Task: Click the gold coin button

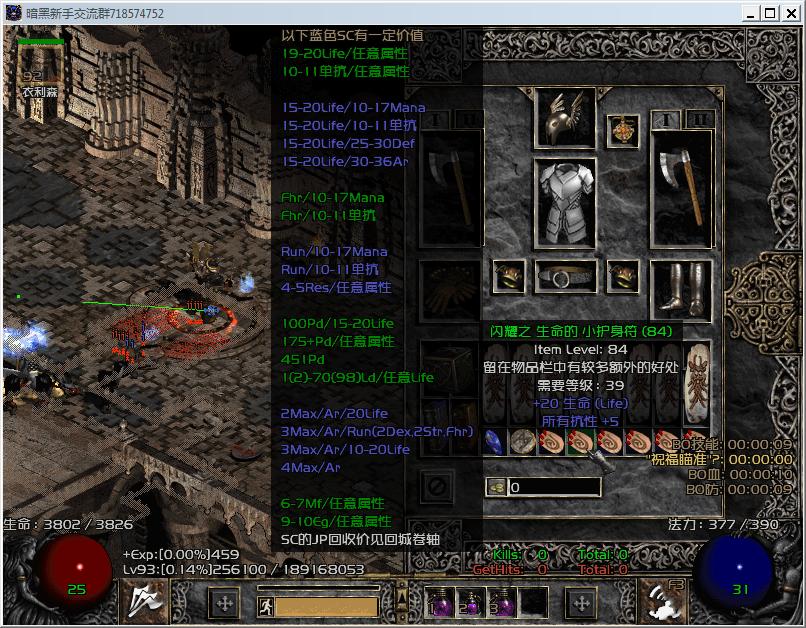Action: pyautogui.click(x=496, y=487)
